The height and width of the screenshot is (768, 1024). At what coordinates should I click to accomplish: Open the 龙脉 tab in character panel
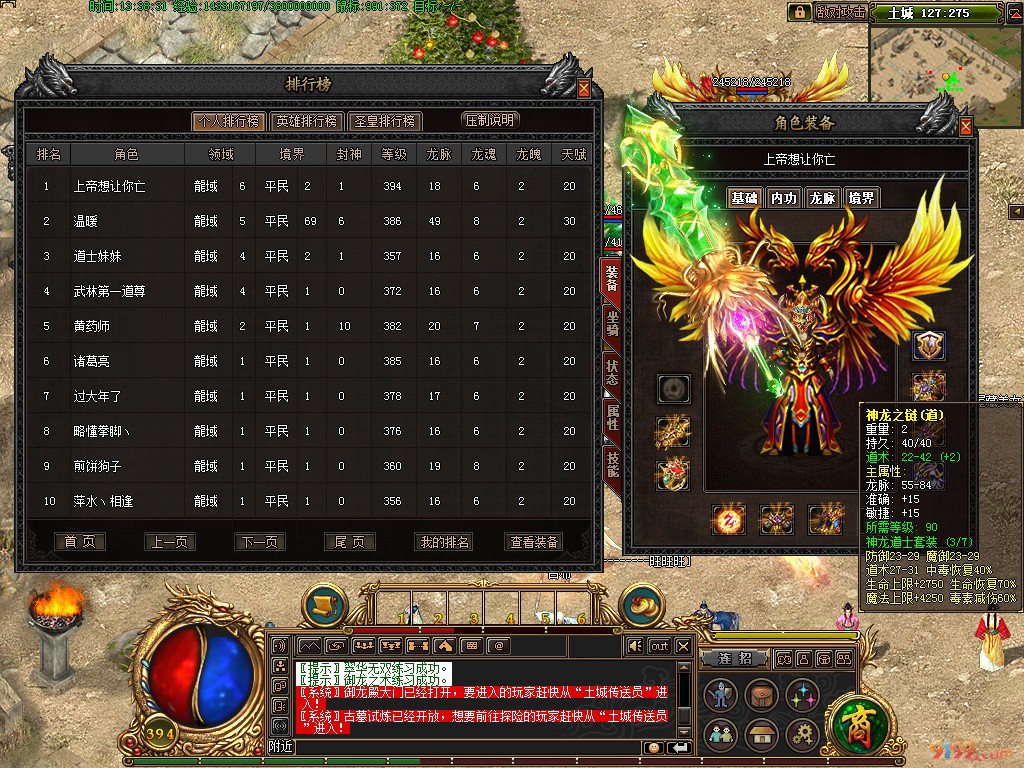click(822, 198)
